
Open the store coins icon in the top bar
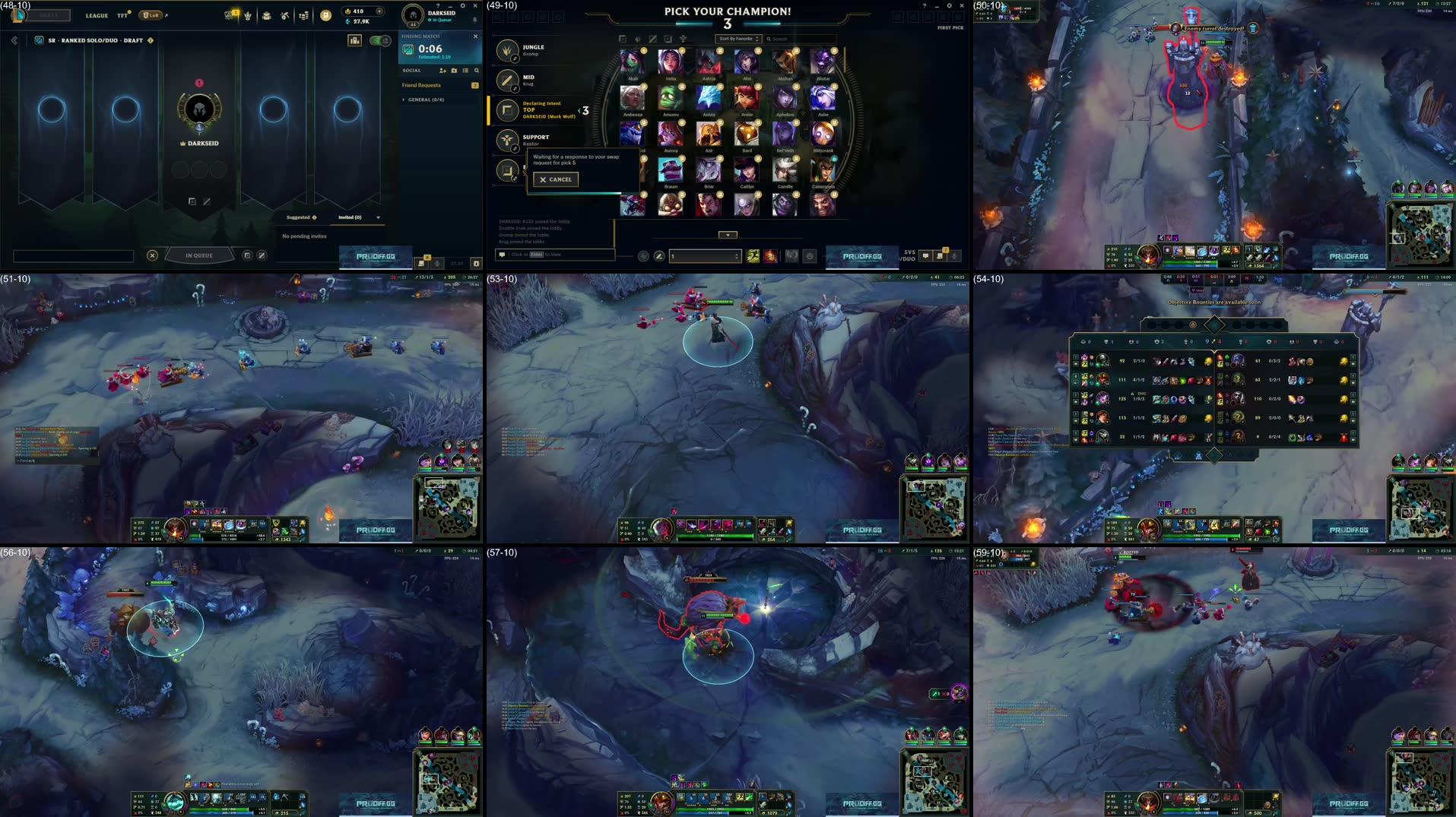point(304,14)
